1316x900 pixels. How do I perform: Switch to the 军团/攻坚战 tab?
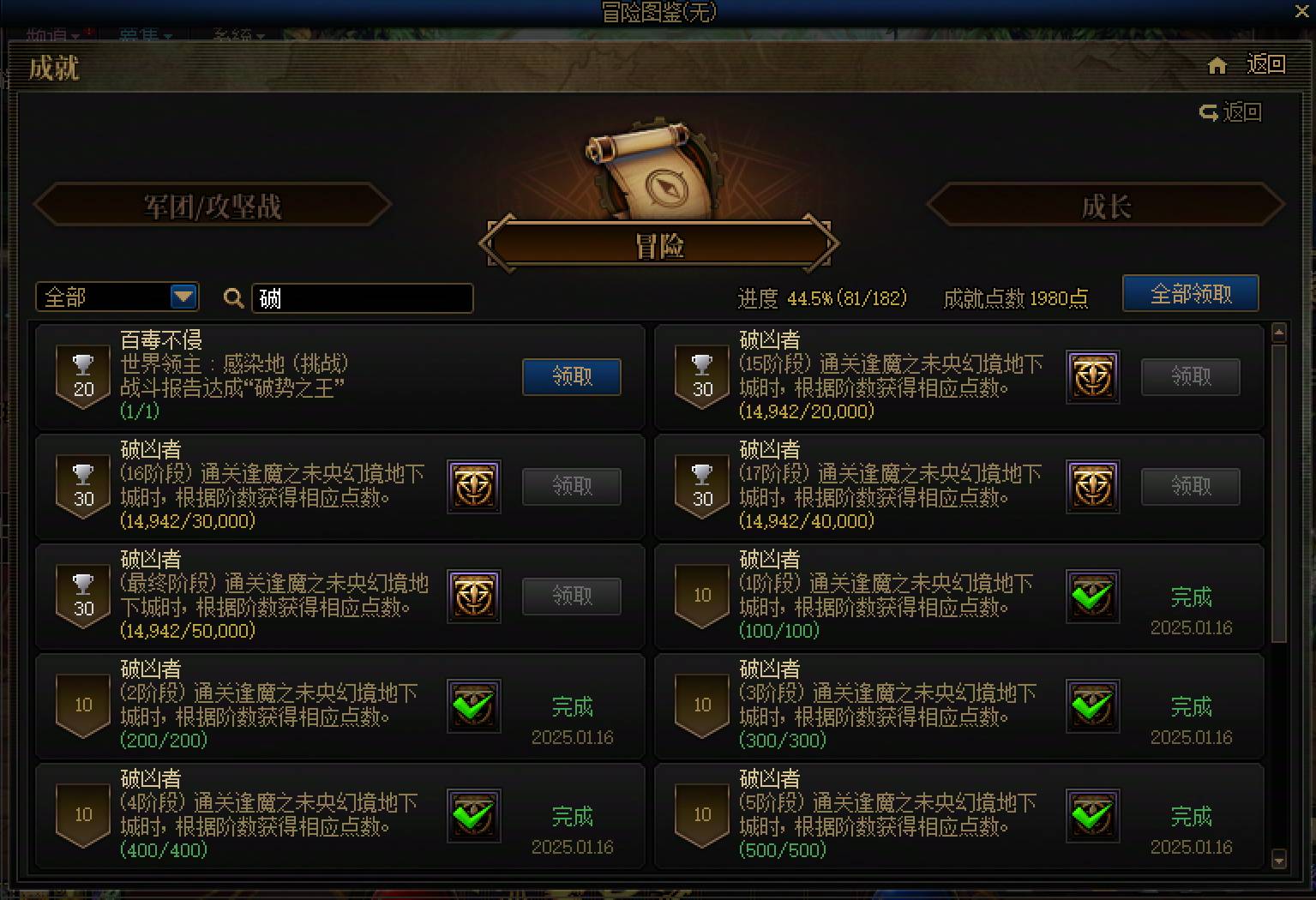pyautogui.click(x=213, y=206)
